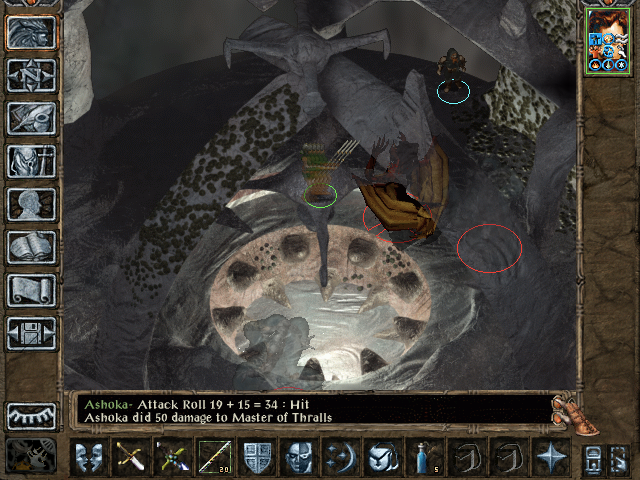Activate the crescent moon ability icon
Image resolution: width=640 pixels, height=480 pixels.
point(340,457)
